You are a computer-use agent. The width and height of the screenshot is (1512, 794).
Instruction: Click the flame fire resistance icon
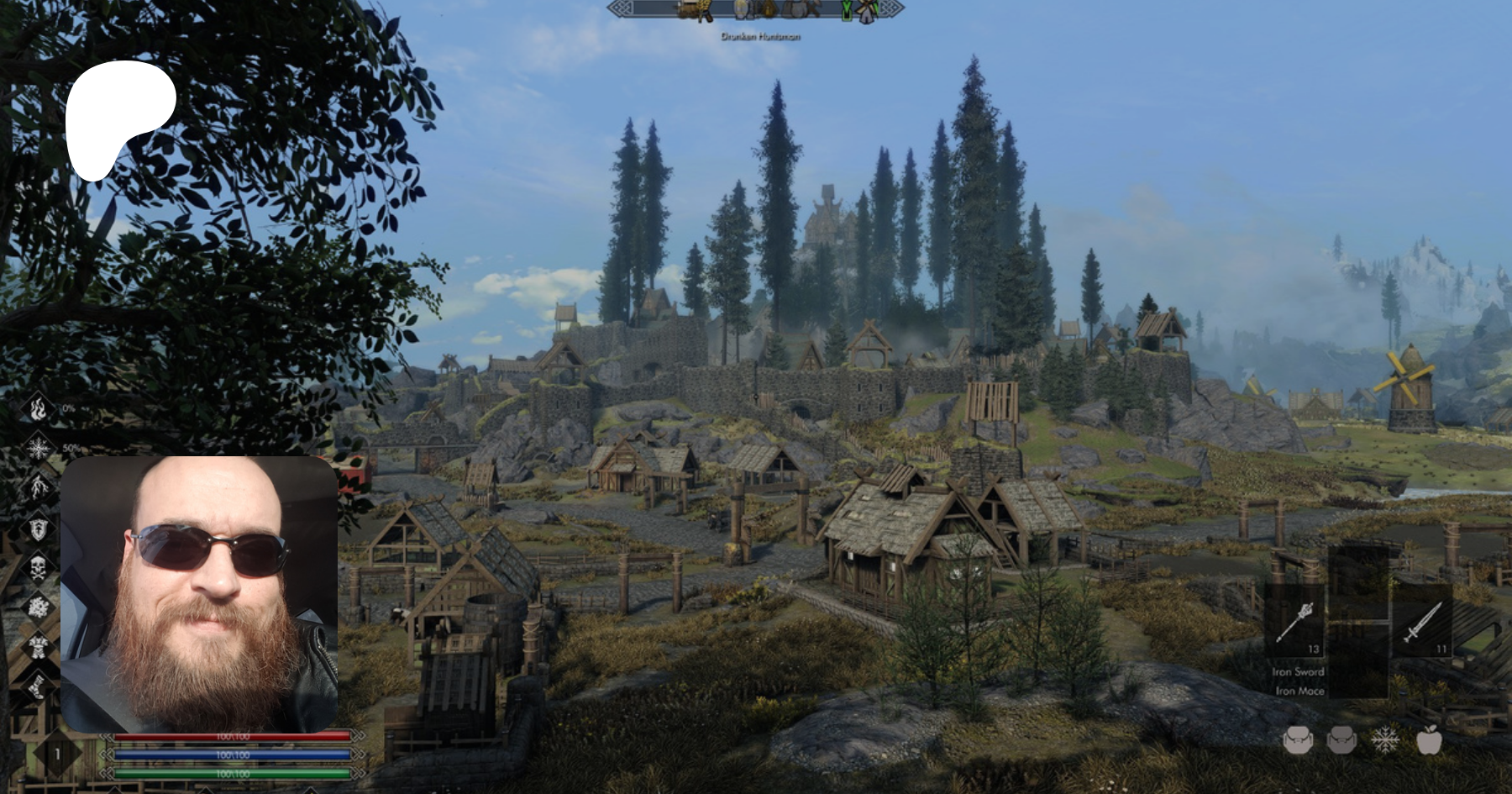click(38, 409)
